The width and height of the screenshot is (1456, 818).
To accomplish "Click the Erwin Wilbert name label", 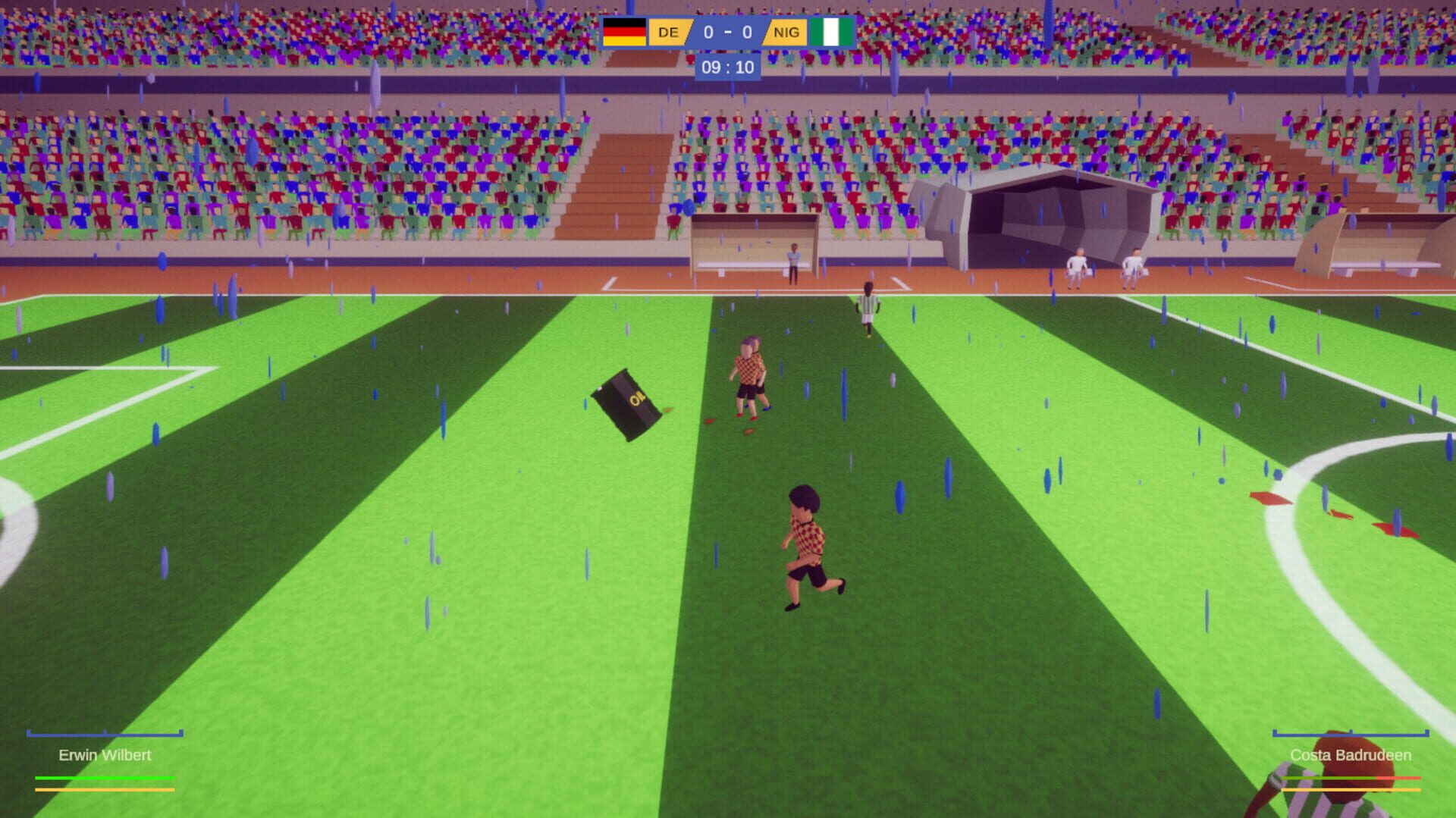I will tap(105, 755).
